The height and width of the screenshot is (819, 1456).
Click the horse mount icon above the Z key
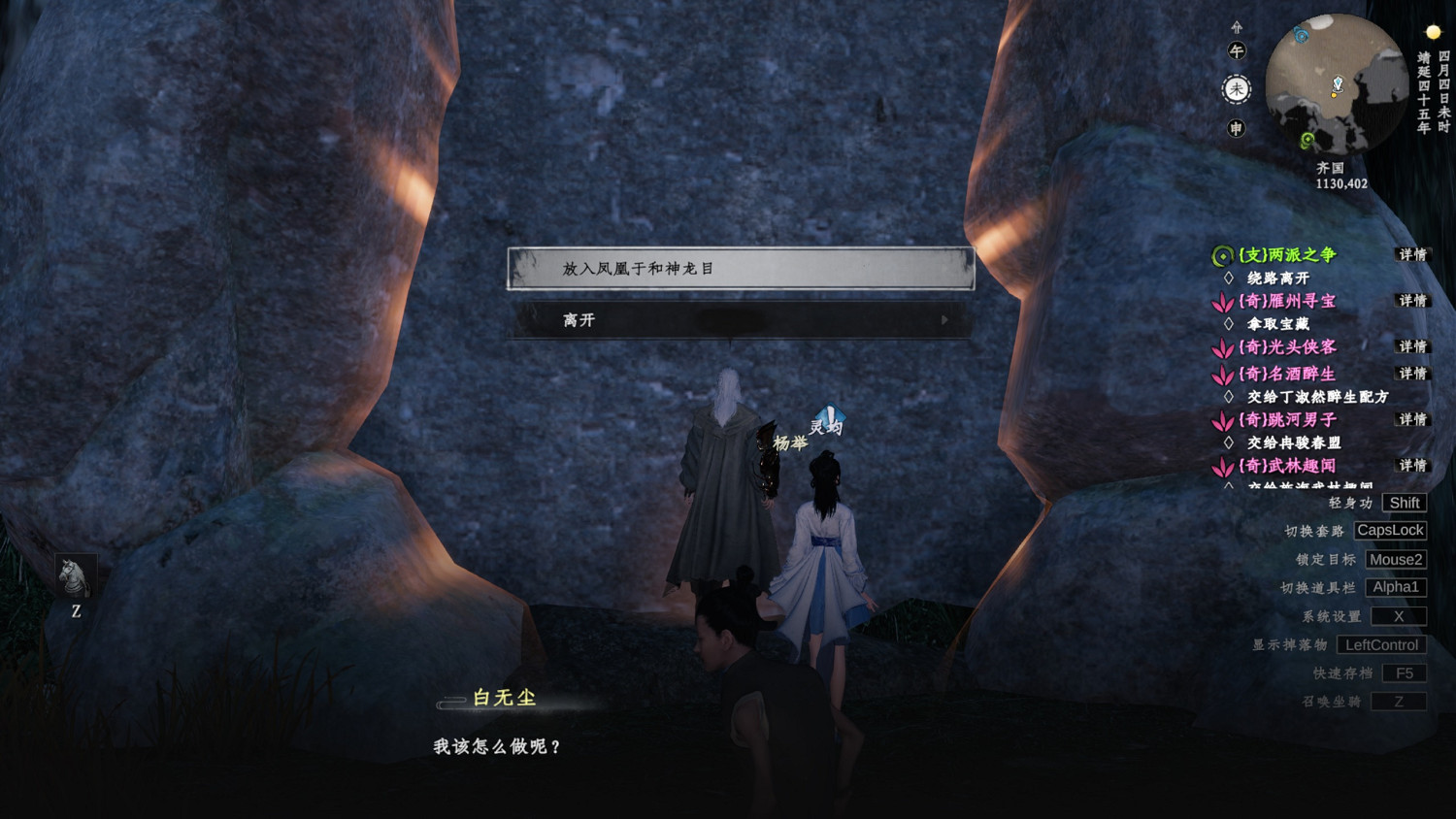77,574
